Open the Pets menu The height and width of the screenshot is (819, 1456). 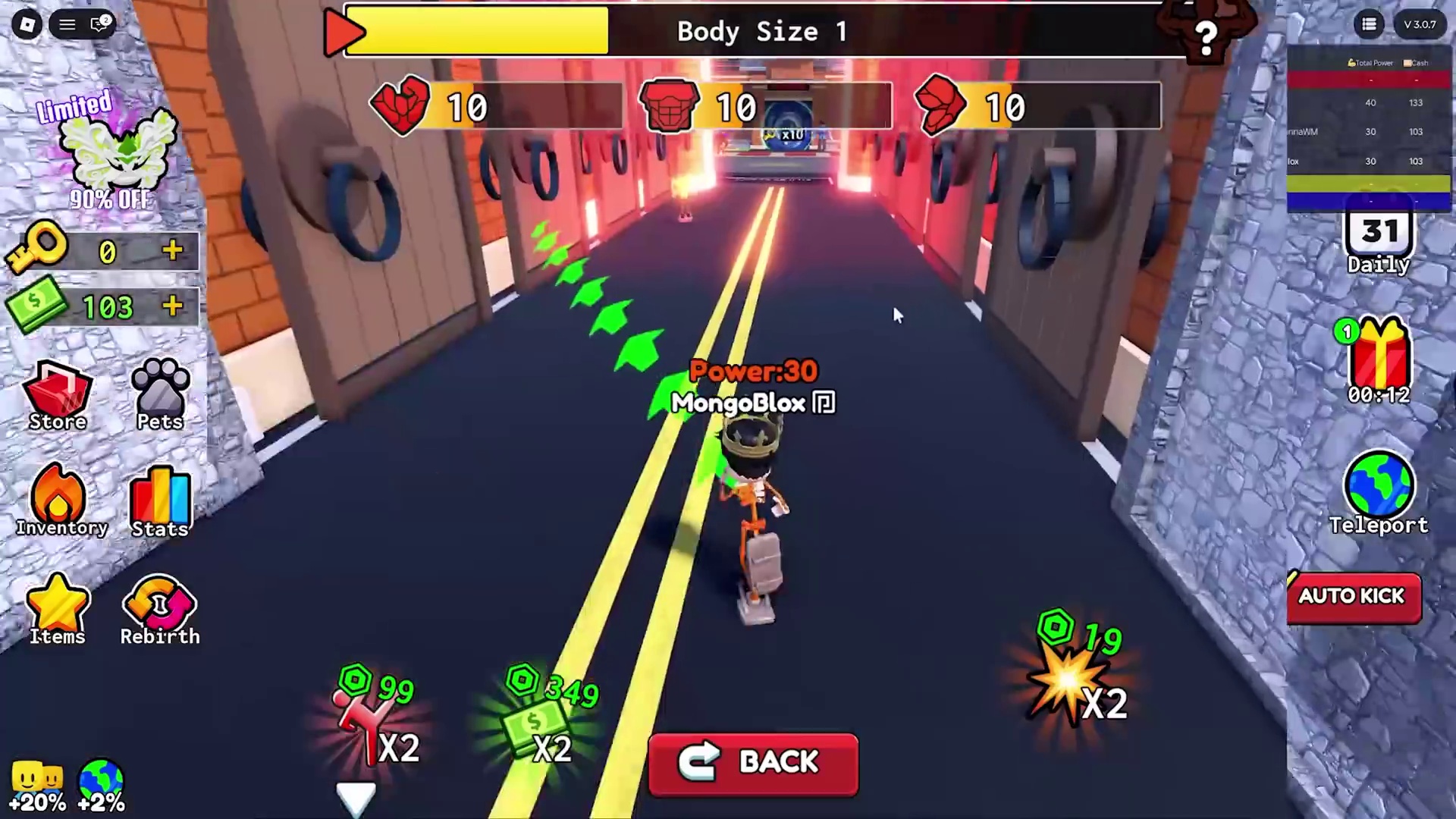click(x=160, y=394)
